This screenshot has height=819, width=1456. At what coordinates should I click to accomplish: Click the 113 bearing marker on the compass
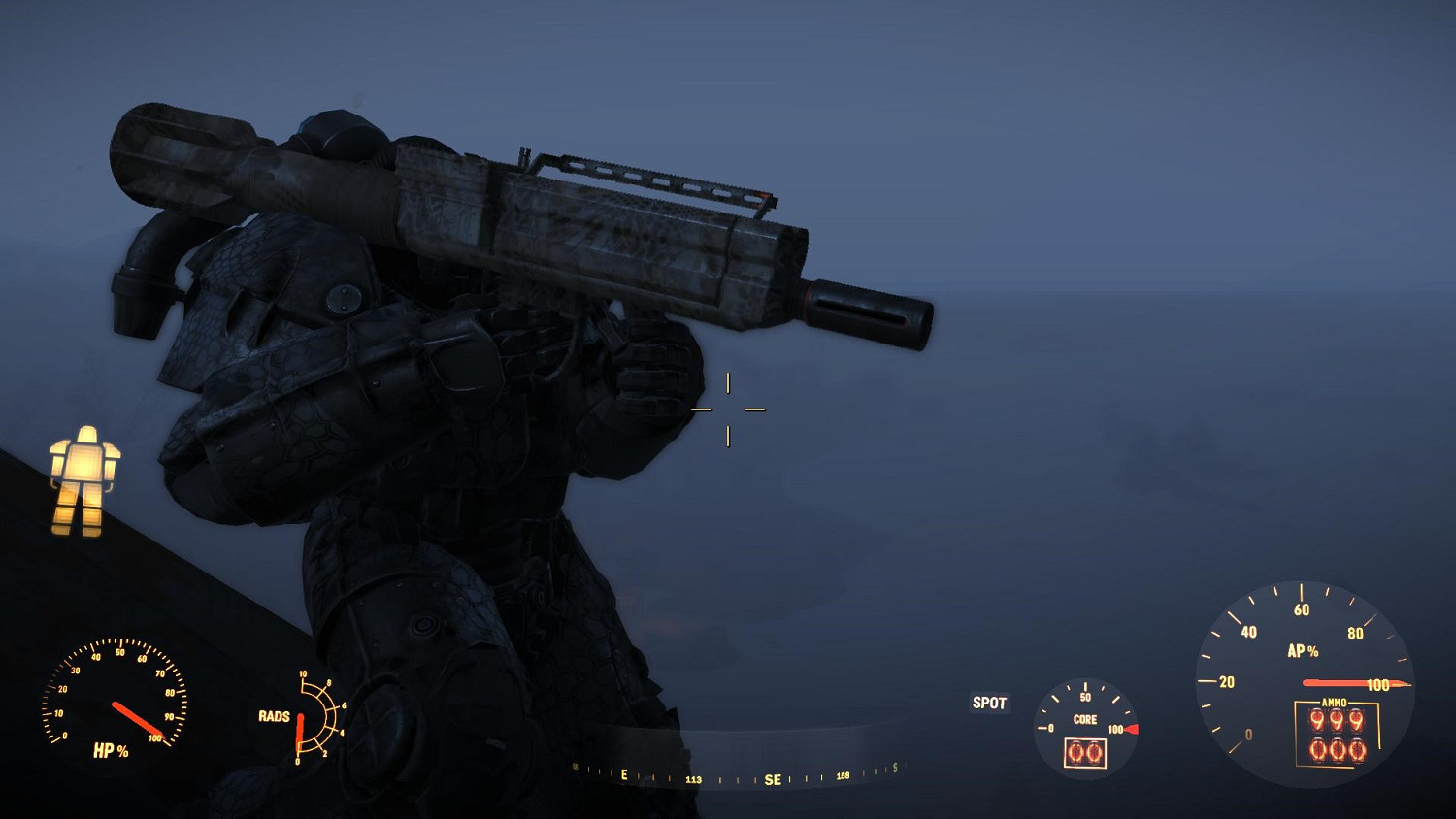pyautogui.click(x=693, y=778)
